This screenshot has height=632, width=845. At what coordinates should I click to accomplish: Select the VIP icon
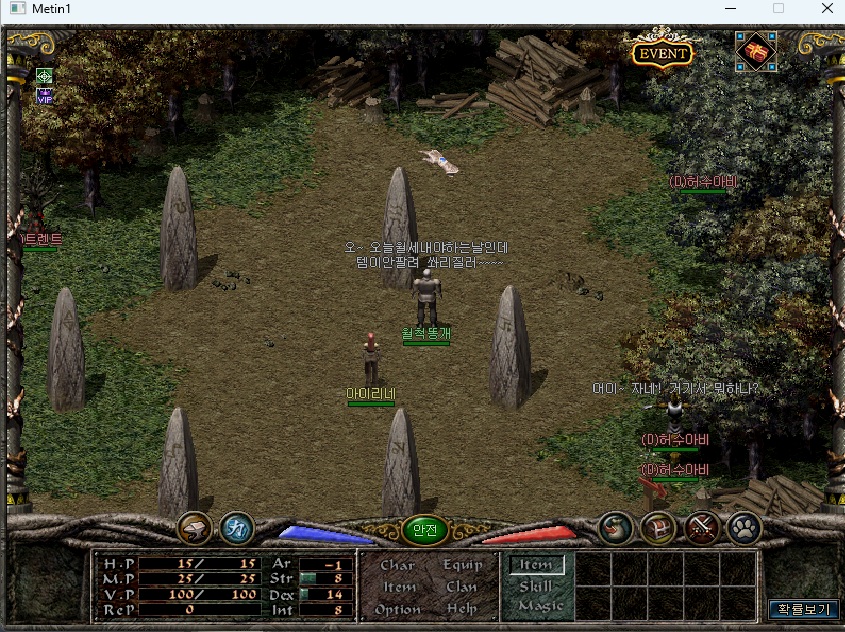coord(44,97)
